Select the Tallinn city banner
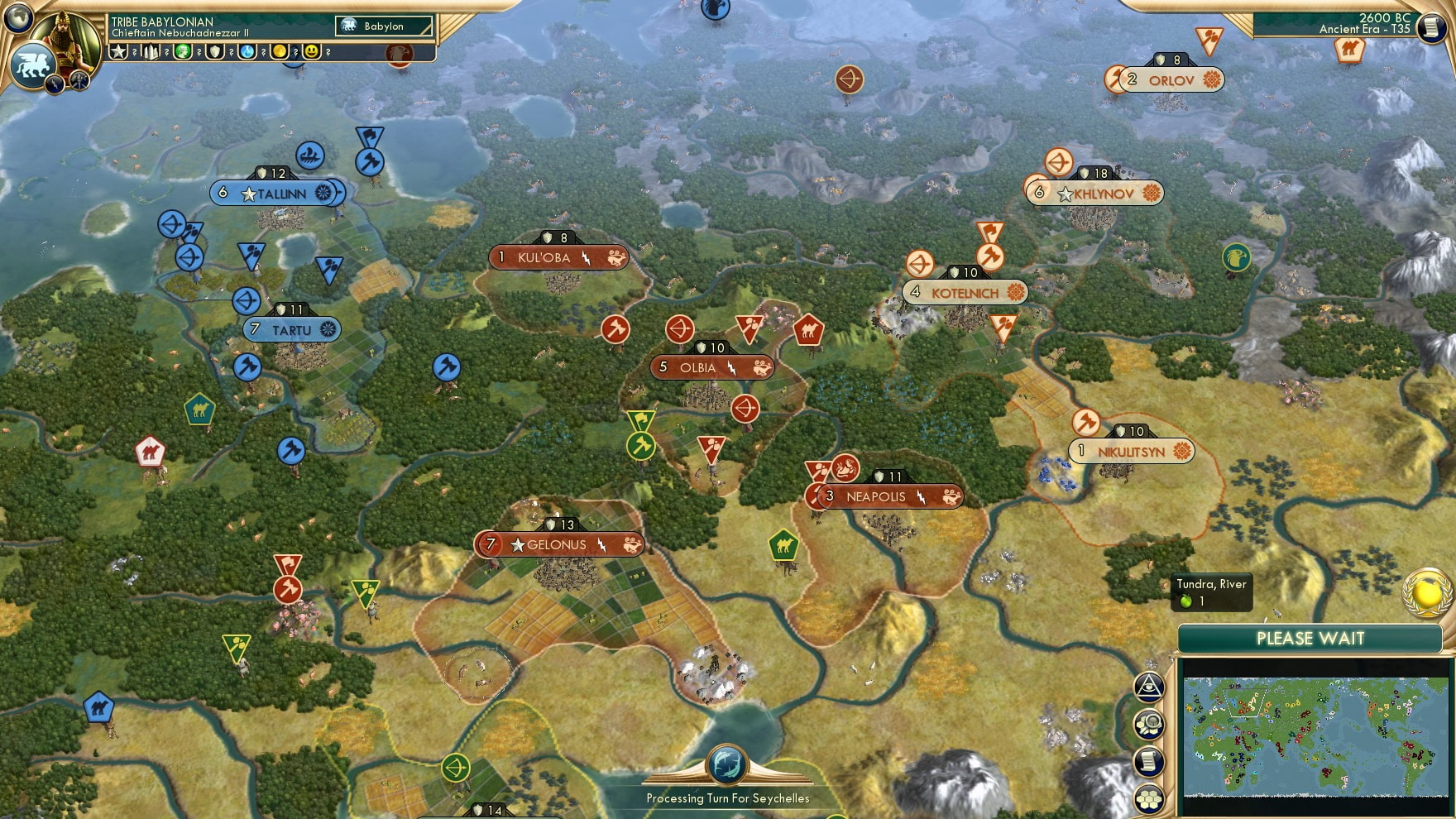This screenshot has height=819, width=1456. (273, 193)
